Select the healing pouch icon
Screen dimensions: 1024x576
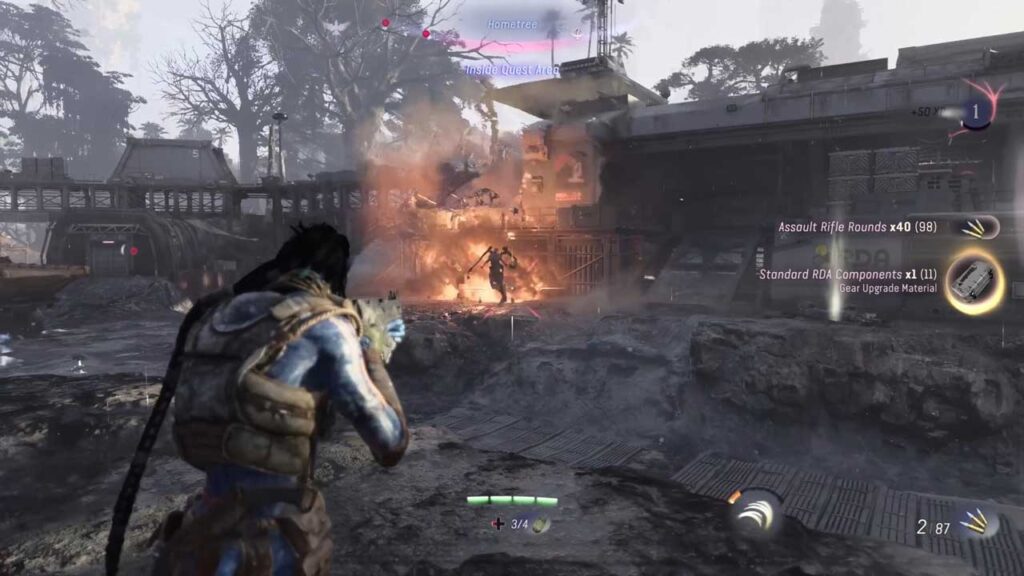point(539,524)
